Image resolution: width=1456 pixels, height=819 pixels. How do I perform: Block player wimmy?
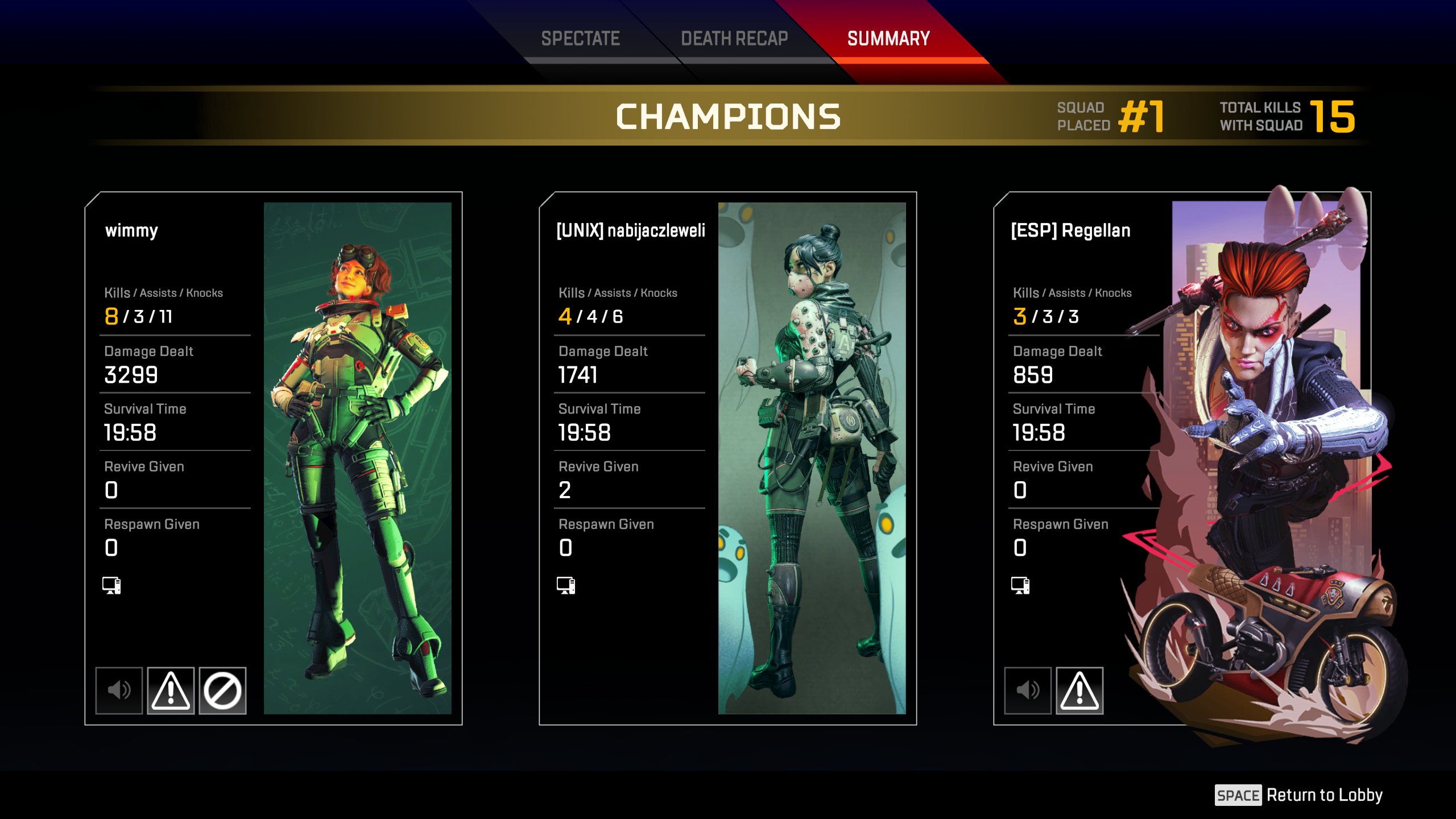pyautogui.click(x=222, y=690)
